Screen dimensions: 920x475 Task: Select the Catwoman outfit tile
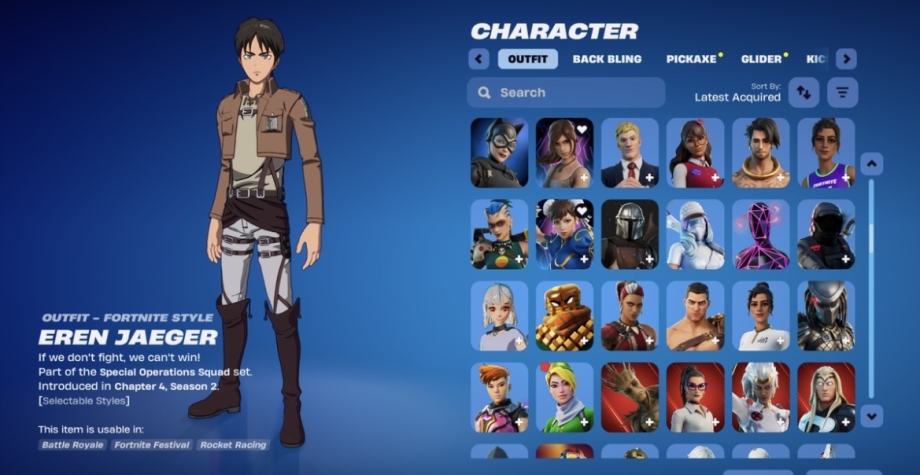[x=499, y=153]
